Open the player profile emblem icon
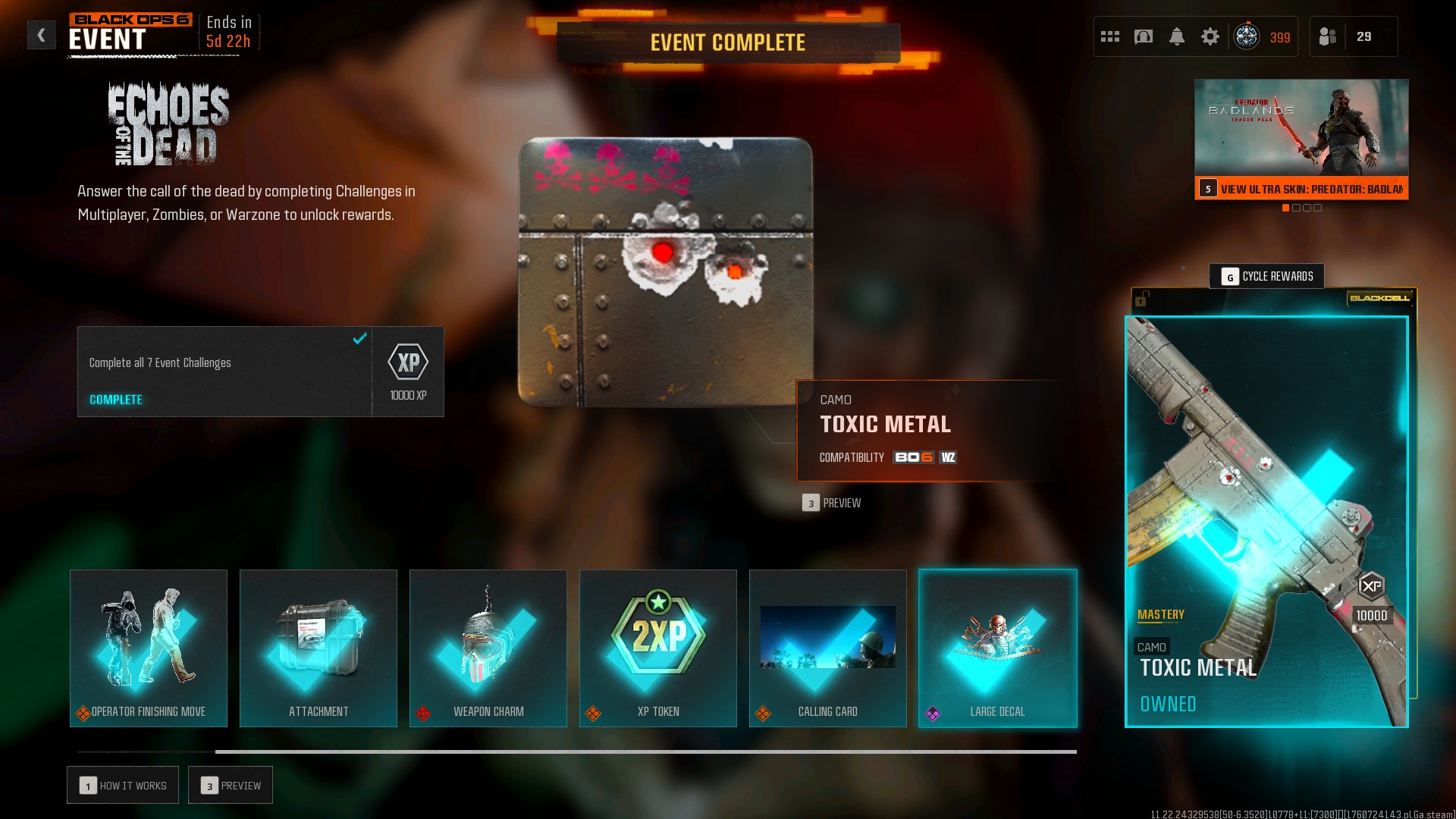 pos(1247,36)
